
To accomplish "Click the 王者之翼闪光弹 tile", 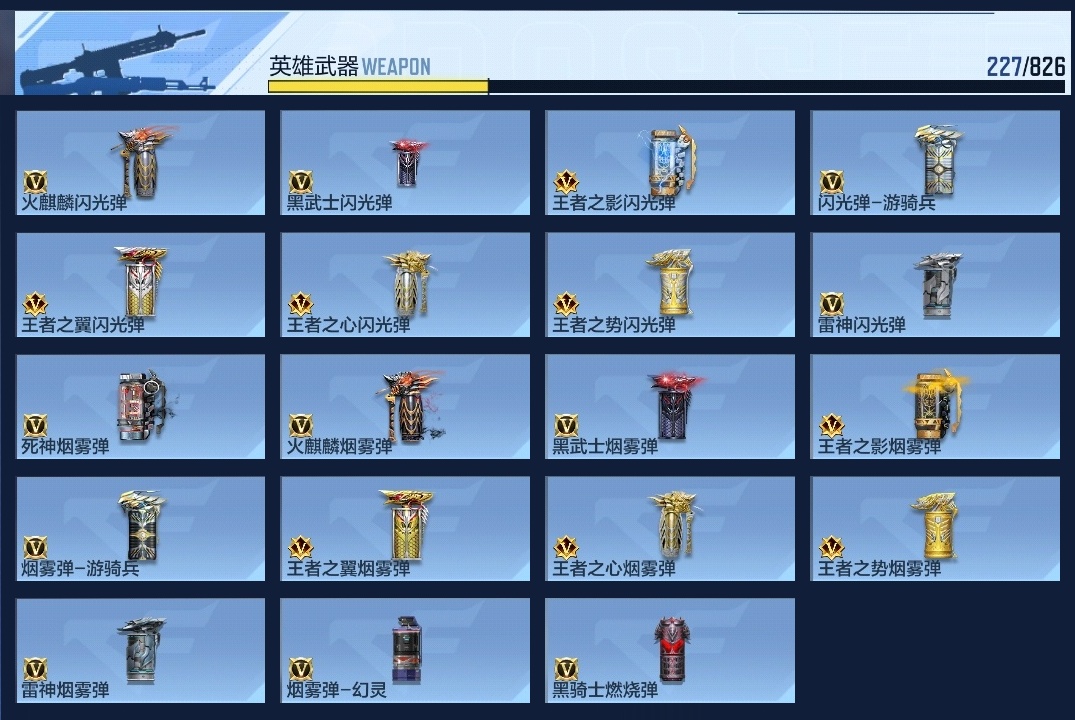I will click(x=141, y=285).
